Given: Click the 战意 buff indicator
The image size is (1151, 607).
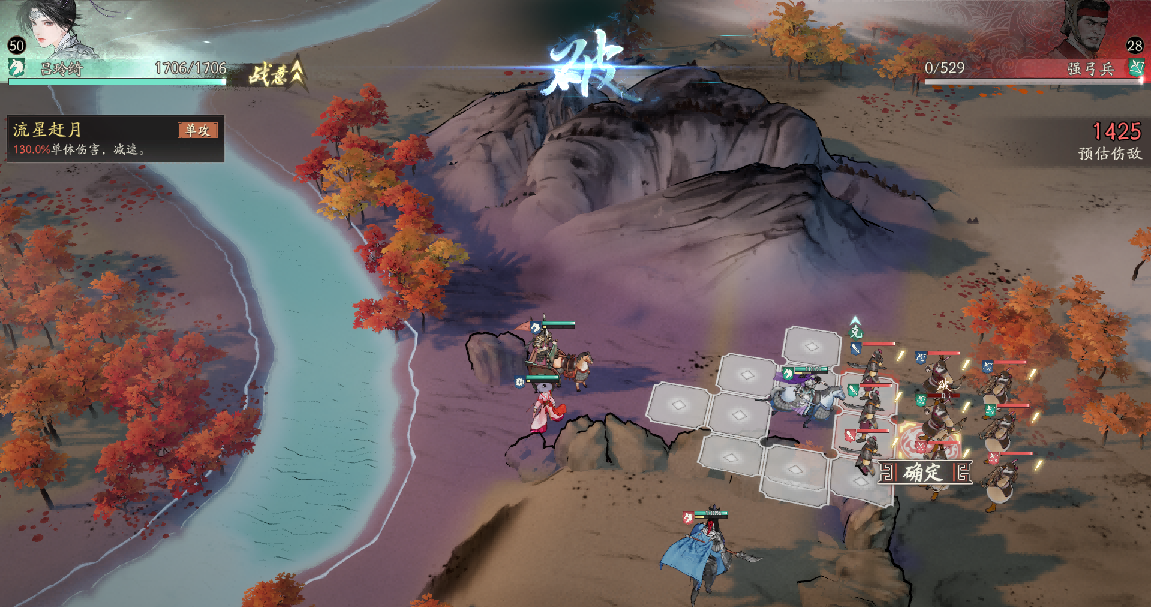Looking at the screenshot, I should pos(277,71).
